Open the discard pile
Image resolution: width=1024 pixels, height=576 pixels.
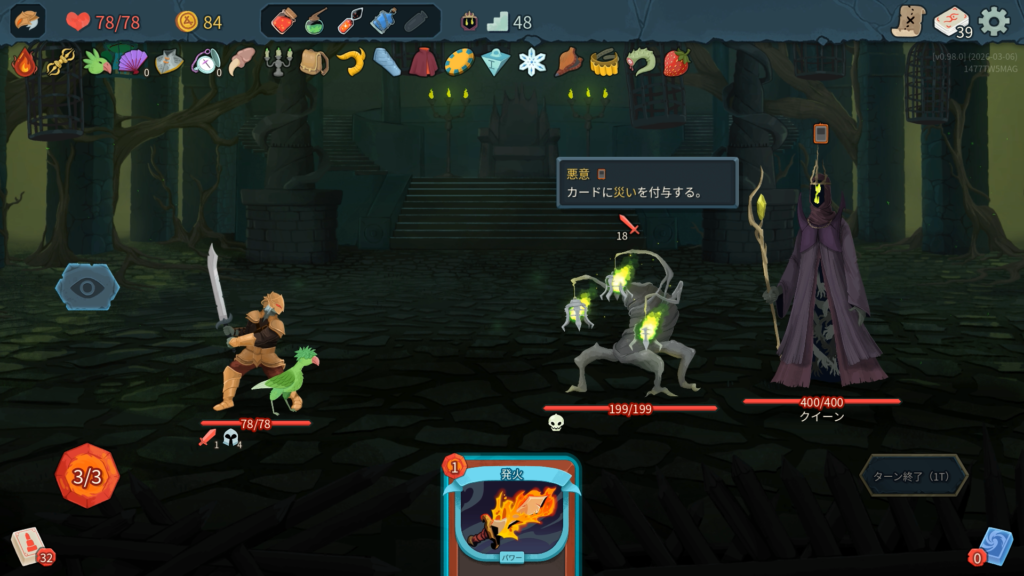pos(995,546)
